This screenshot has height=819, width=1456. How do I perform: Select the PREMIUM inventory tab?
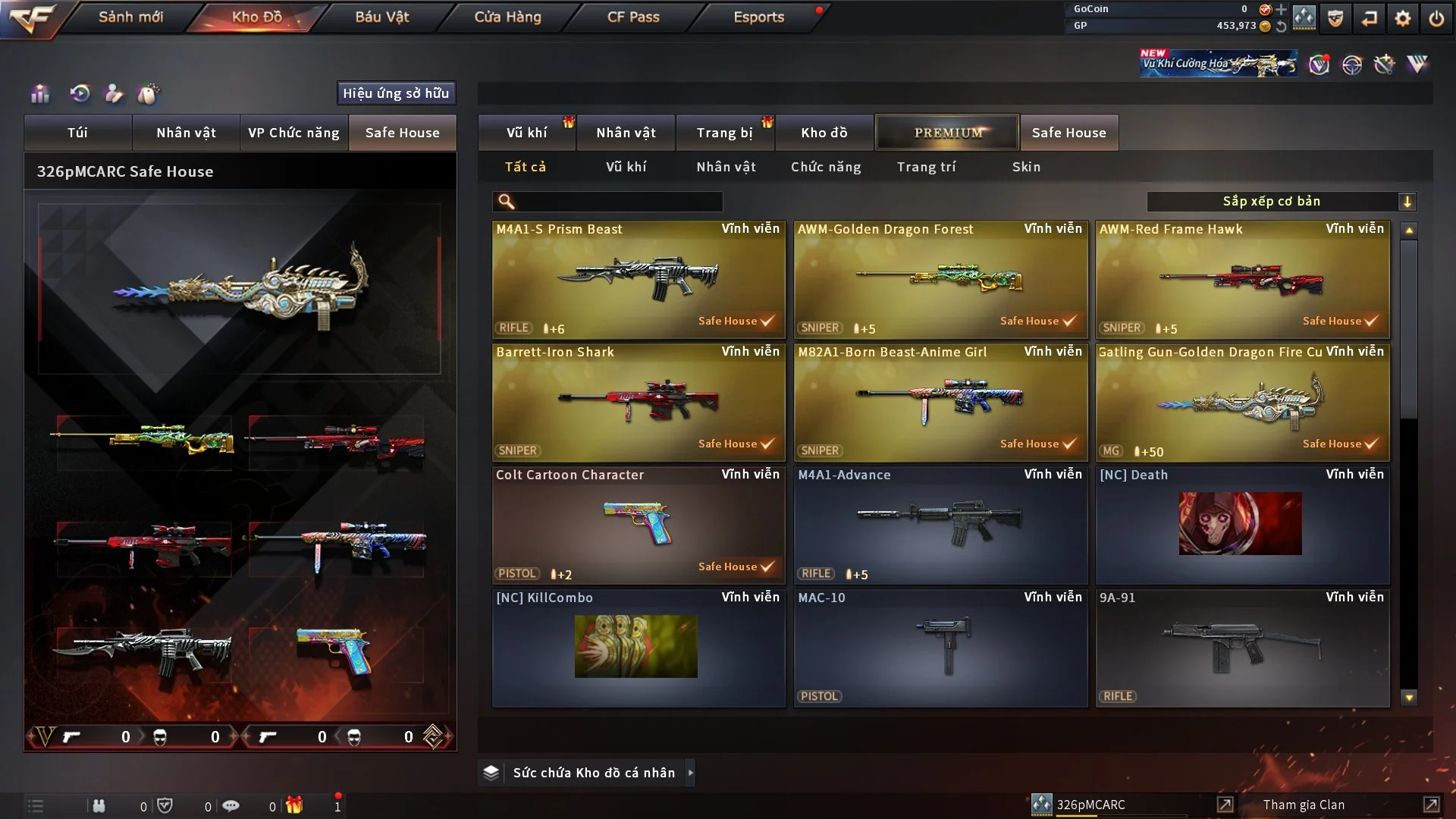947,133
